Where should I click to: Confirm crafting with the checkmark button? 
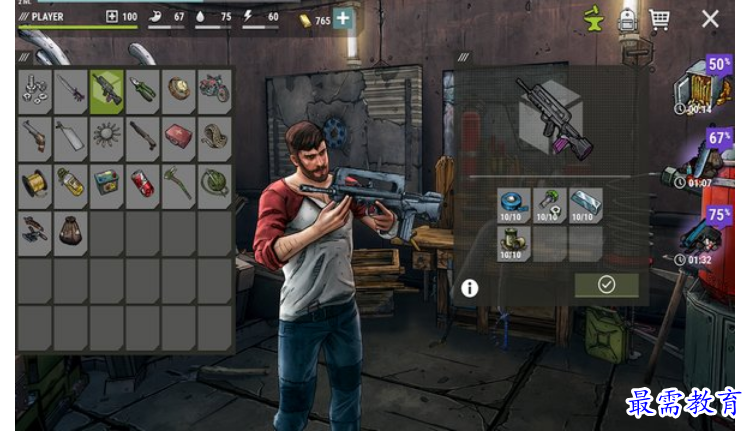[x=606, y=285]
